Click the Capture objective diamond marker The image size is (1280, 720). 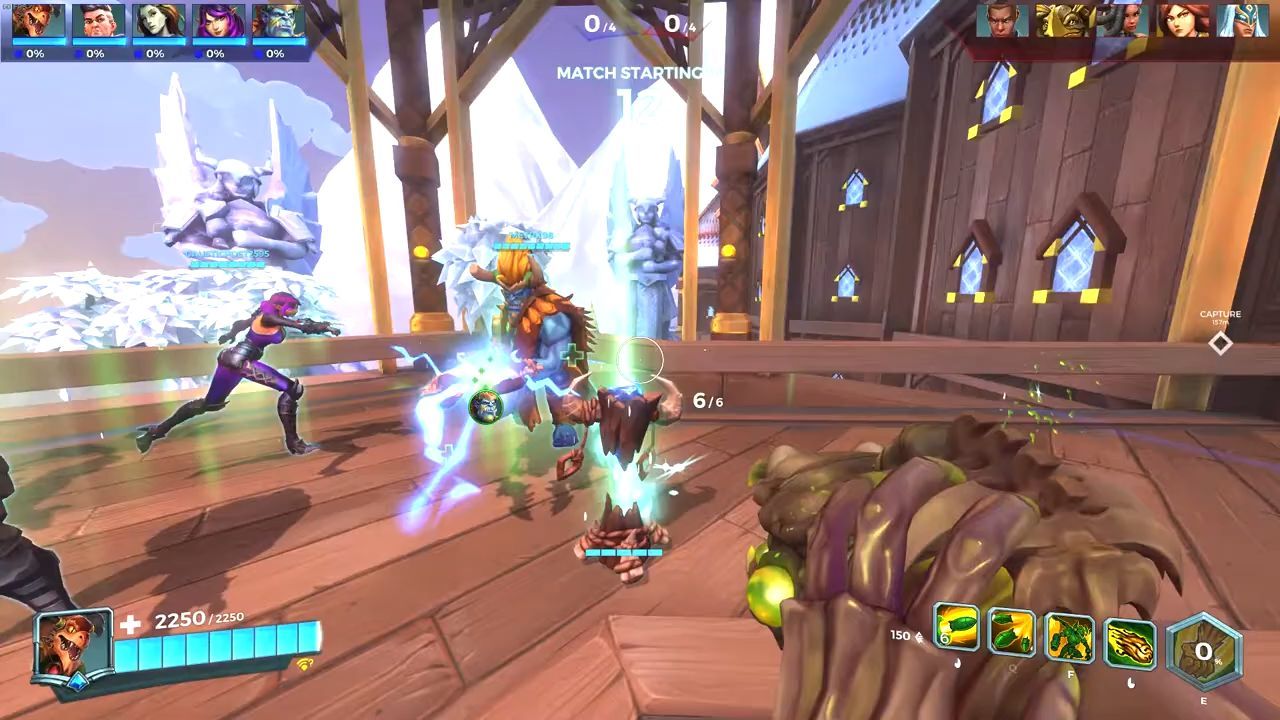[x=1220, y=343]
